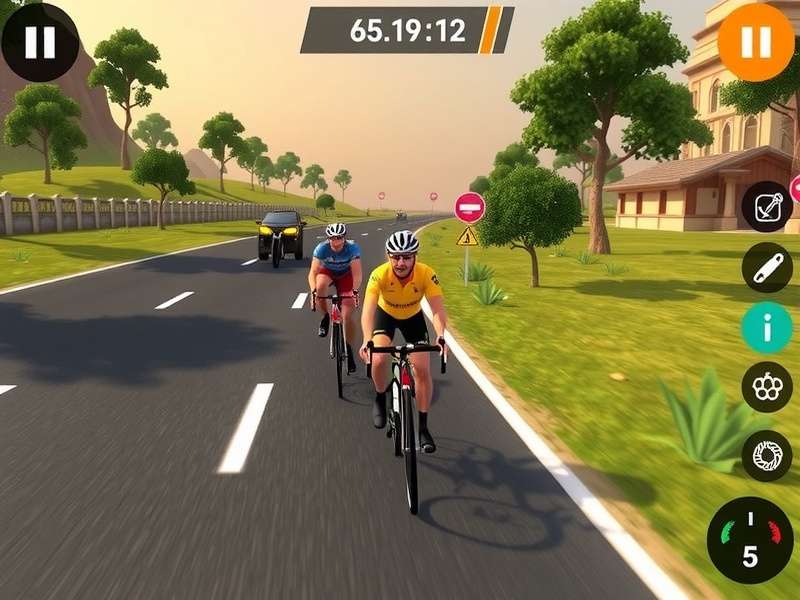The height and width of the screenshot is (600, 800).
Task: Tap the orange pause button
Action: [756, 42]
